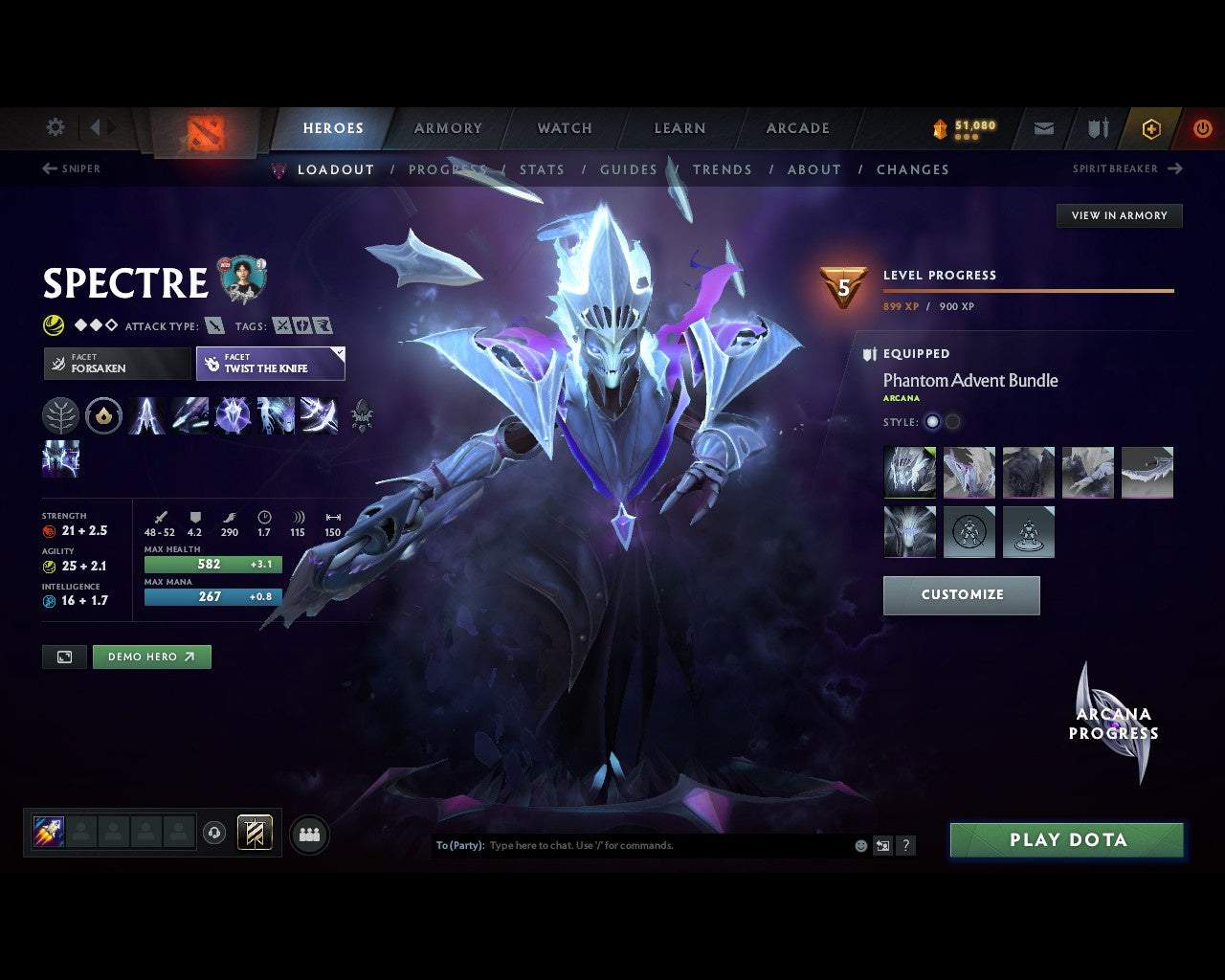Open the party members icon next to chat
Viewport: 1225px width, 980px height.
click(x=309, y=833)
